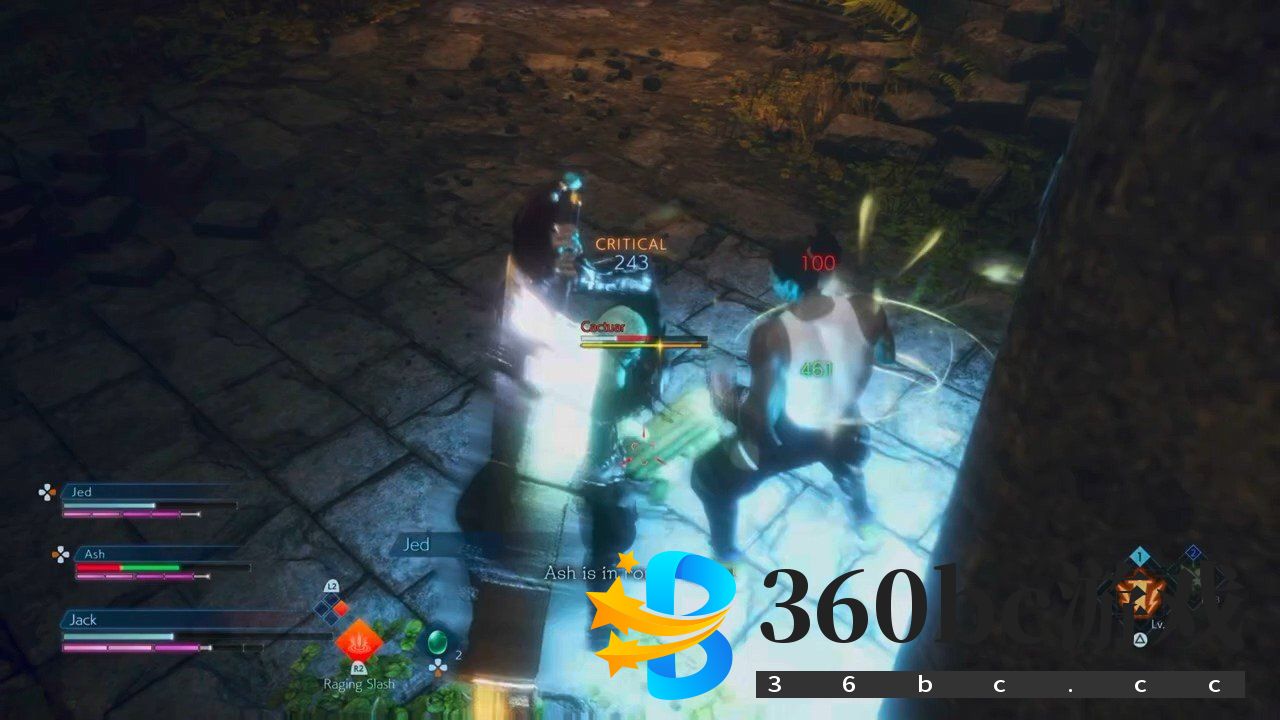Click the d-pad icon next to the materia orb

pyautogui.click(x=438, y=666)
